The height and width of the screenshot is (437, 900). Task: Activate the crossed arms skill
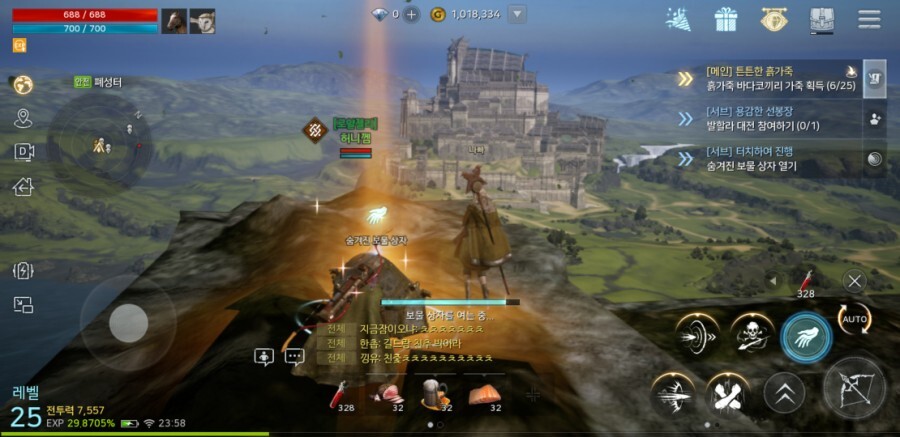729,393
